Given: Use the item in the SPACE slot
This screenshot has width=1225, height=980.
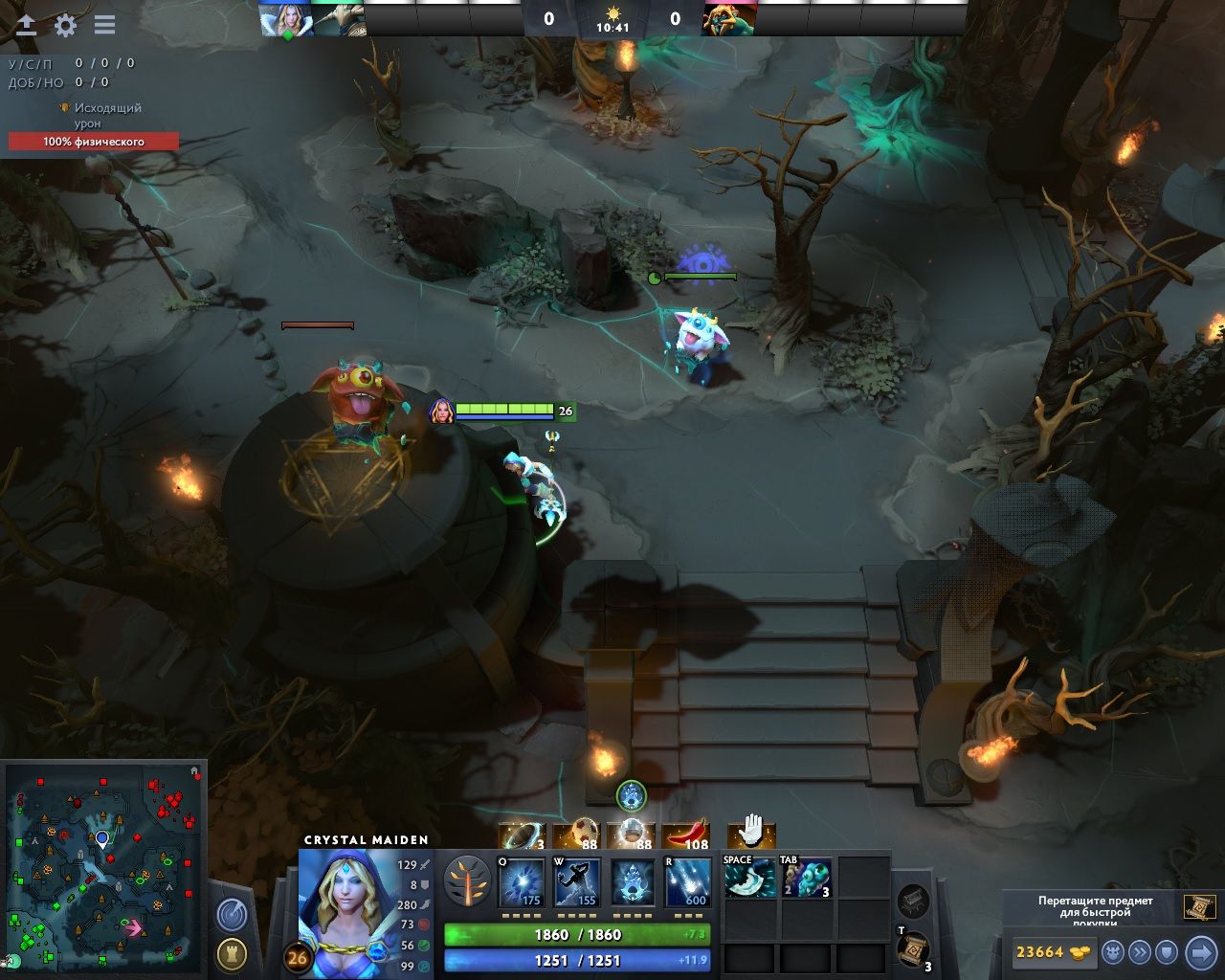Looking at the screenshot, I should click(749, 878).
